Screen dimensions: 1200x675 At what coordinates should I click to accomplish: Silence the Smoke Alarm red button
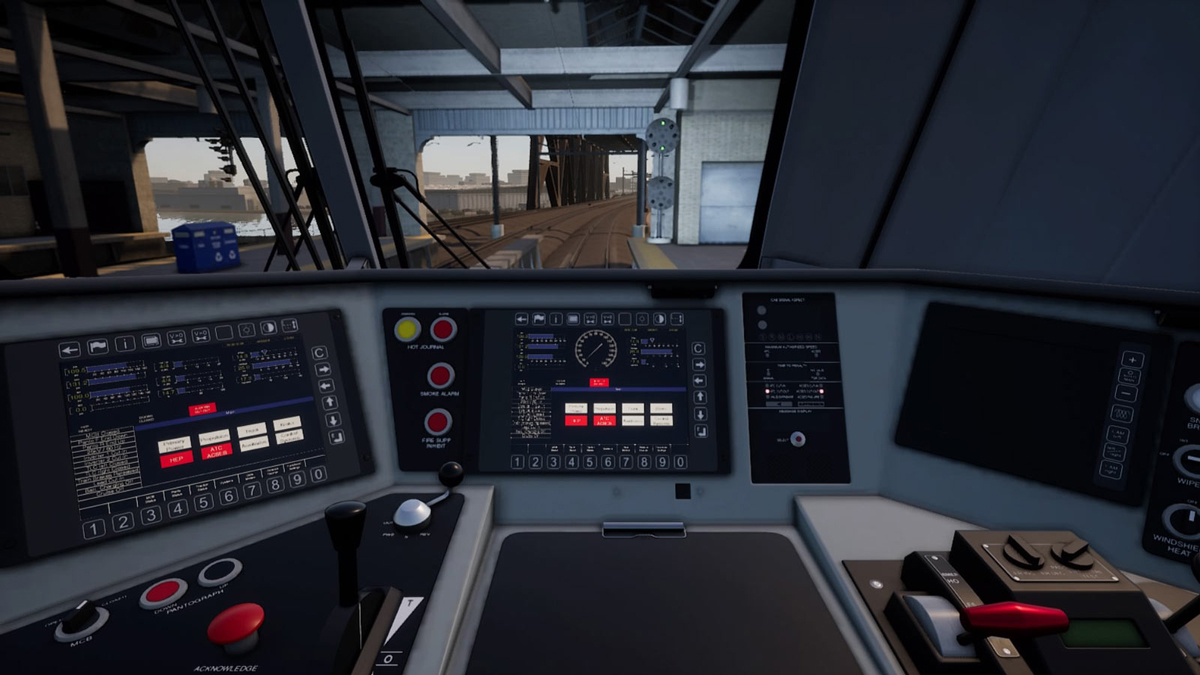440,376
